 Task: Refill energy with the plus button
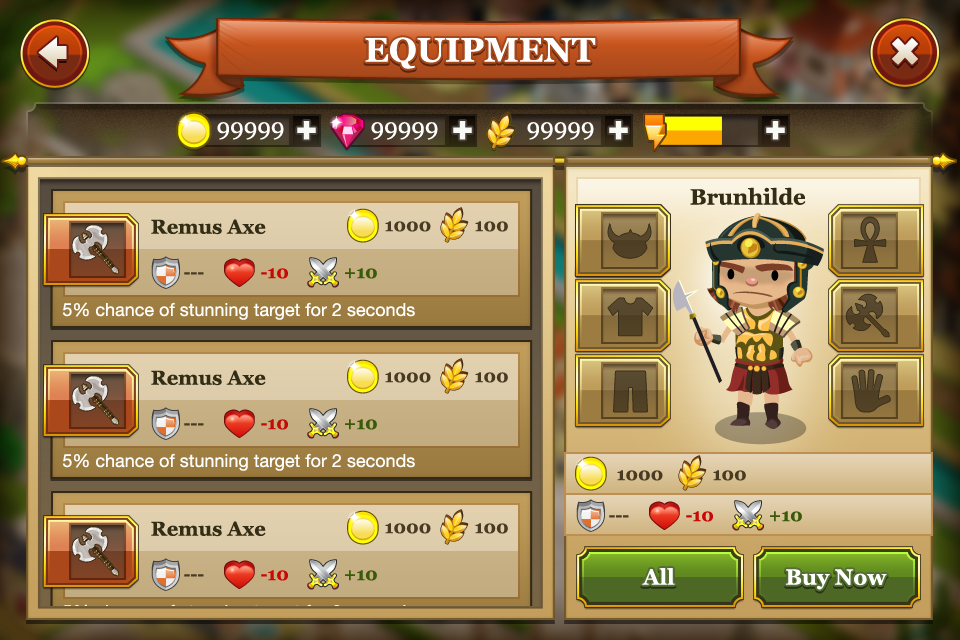click(774, 130)
